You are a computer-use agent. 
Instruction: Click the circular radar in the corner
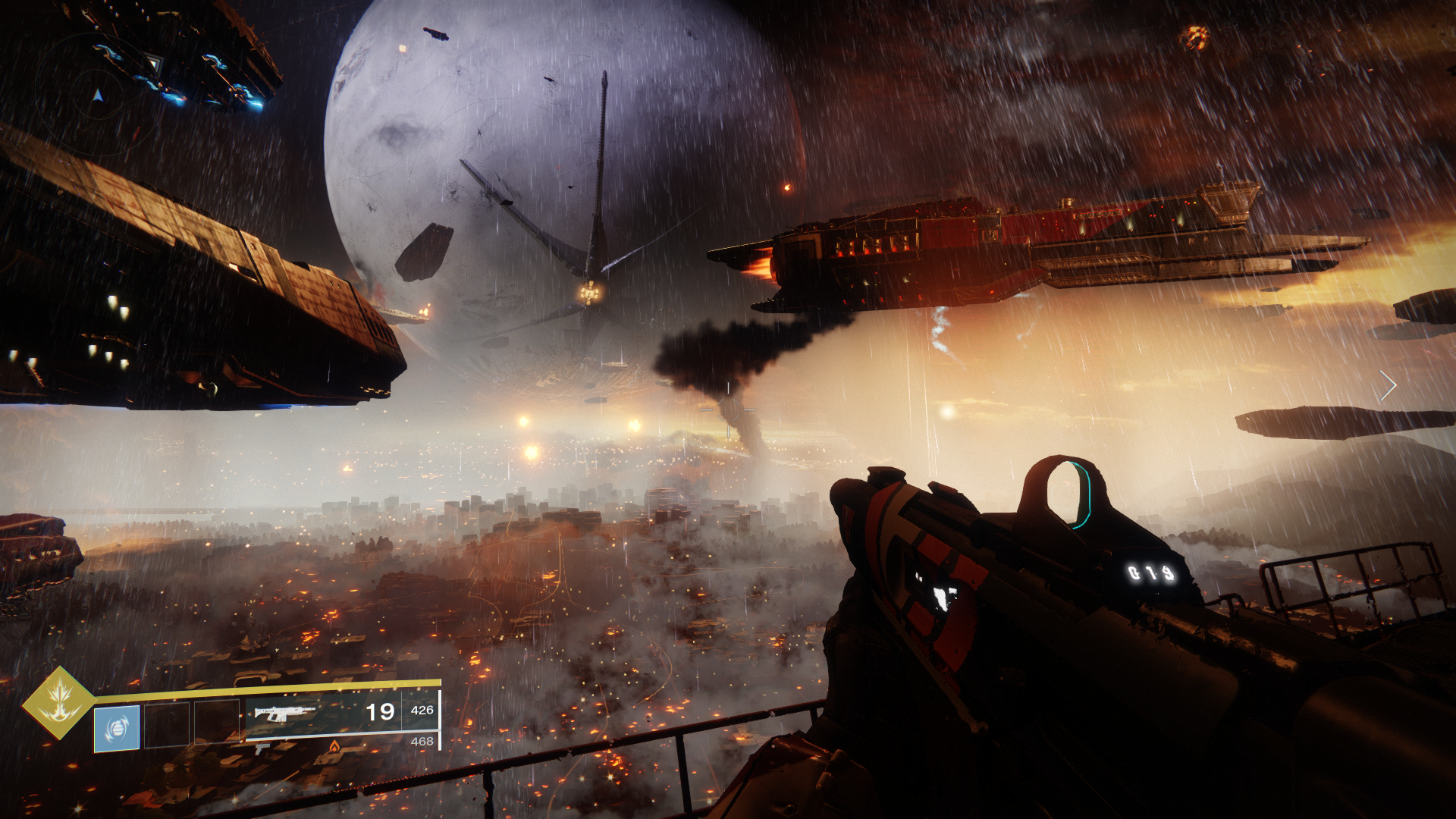point(97,96)
